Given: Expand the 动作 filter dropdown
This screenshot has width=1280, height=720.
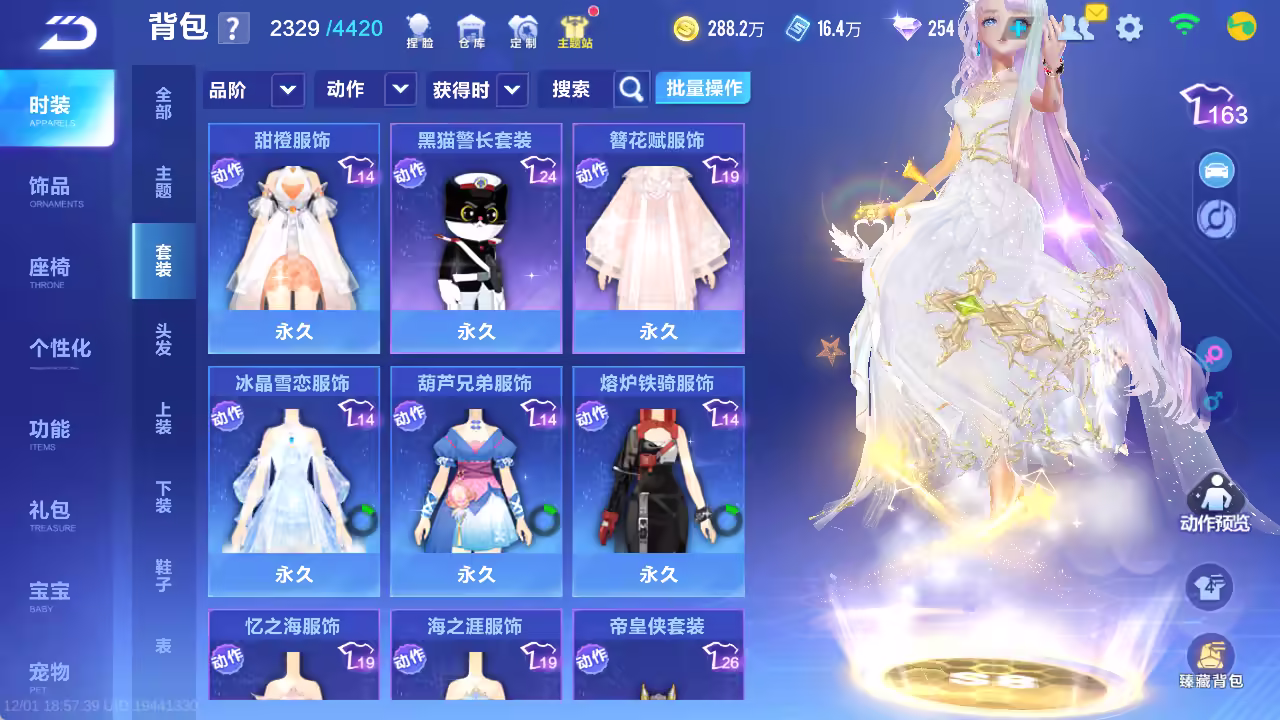Looking at the screenshot, I should 365,90.
